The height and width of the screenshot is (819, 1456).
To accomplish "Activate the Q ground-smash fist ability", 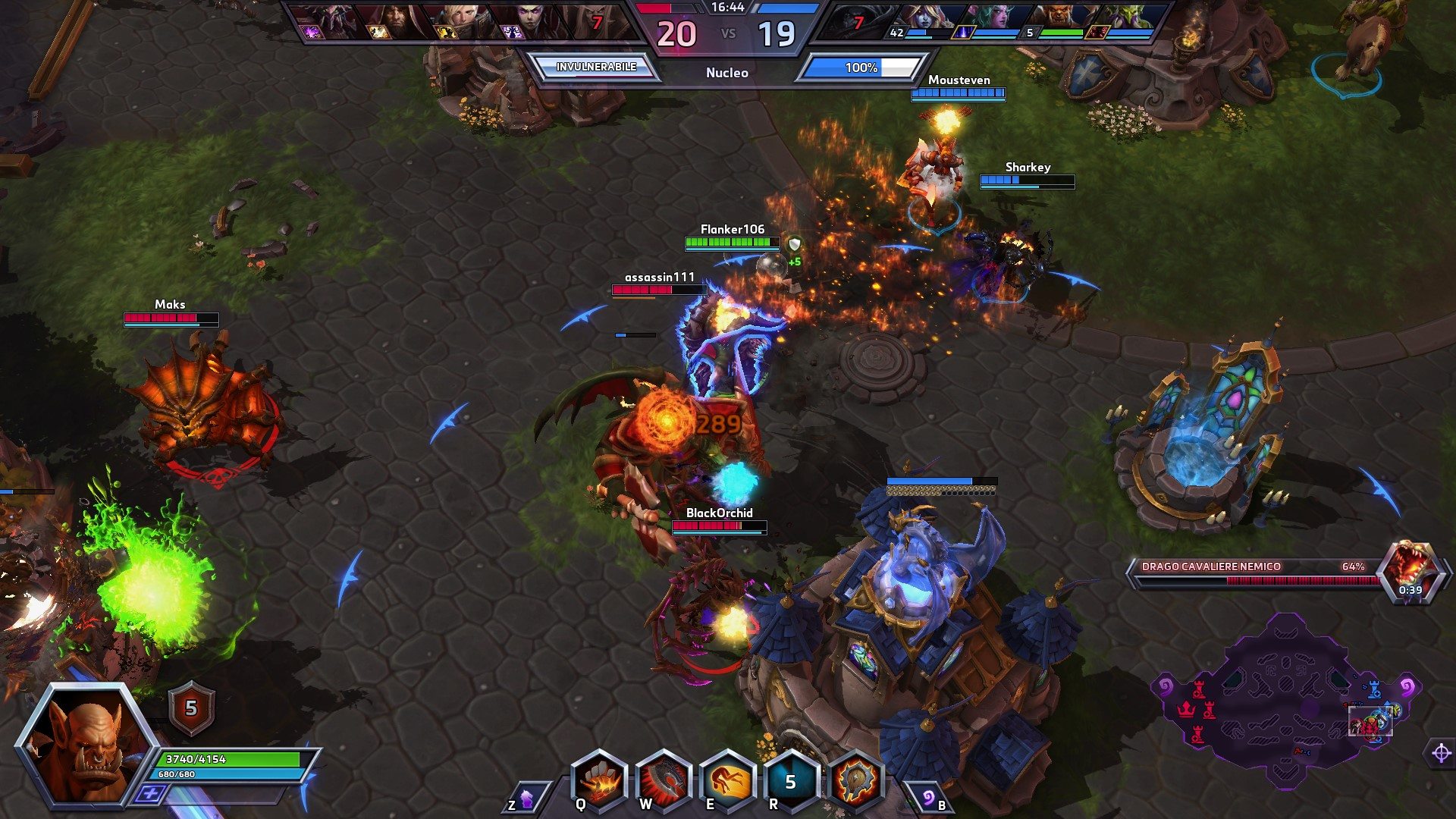I will (599, 780).
